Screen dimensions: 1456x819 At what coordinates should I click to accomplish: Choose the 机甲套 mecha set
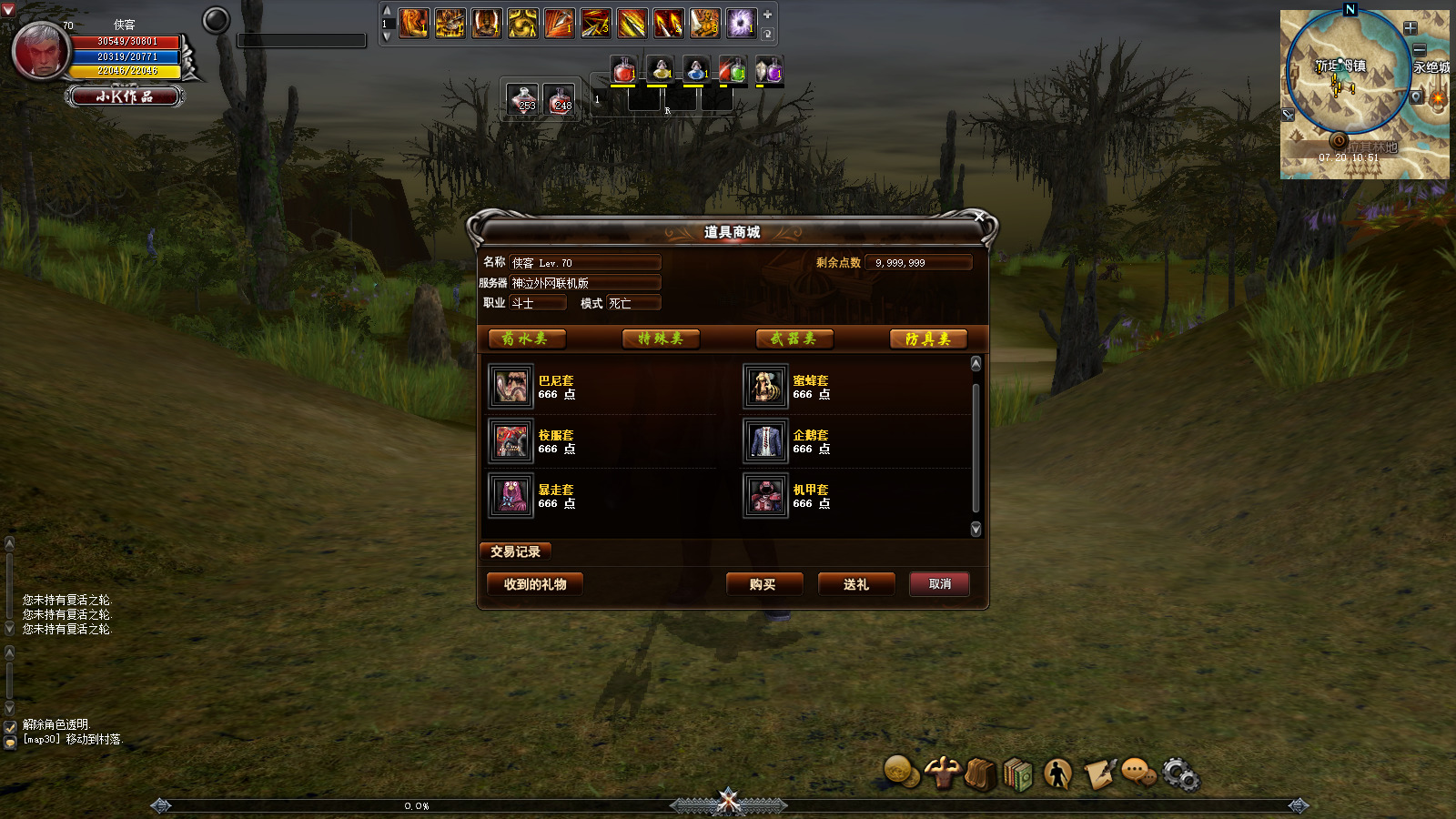[766, 496]
